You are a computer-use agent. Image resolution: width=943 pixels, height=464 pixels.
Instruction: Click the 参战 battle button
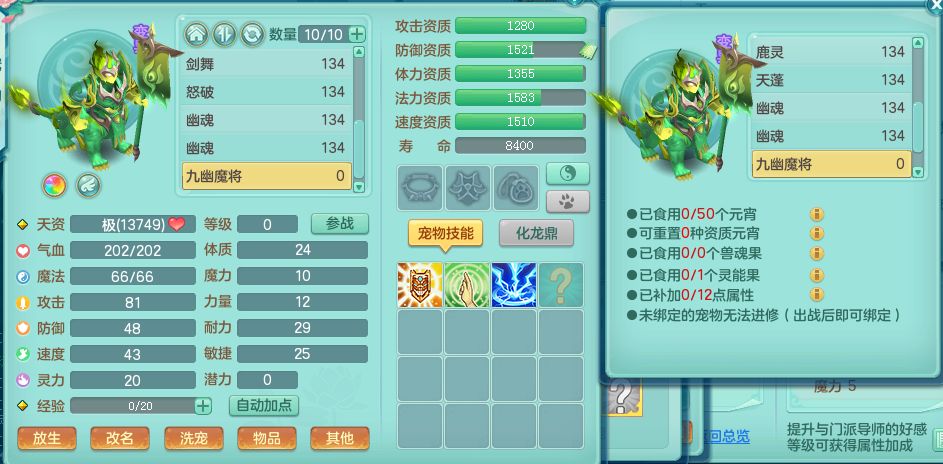(x=339, y=223)
